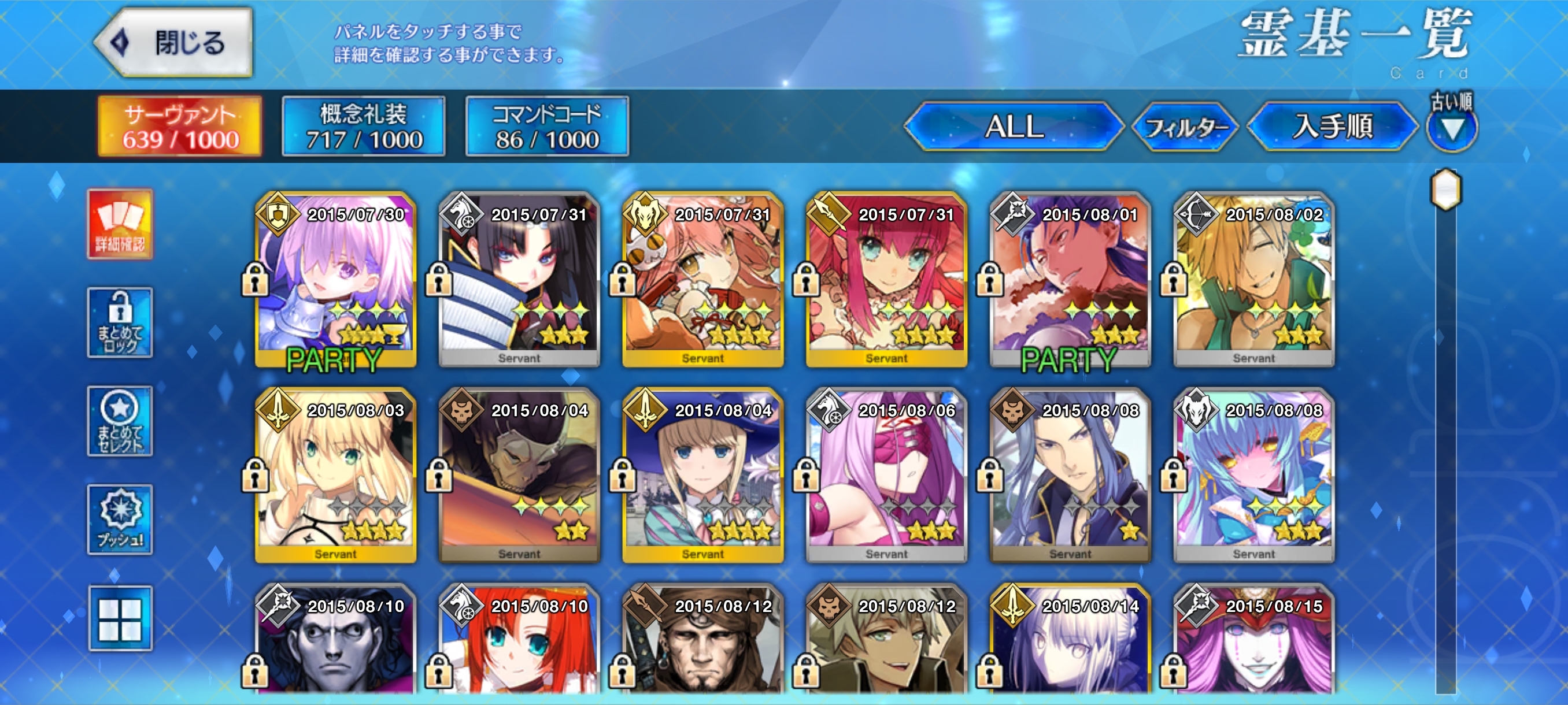This screenshot has width=1568, height=705.
Task: Choose the 2015/08/01 blue-haired PARTY servant card
Action: coord(1070,280)
